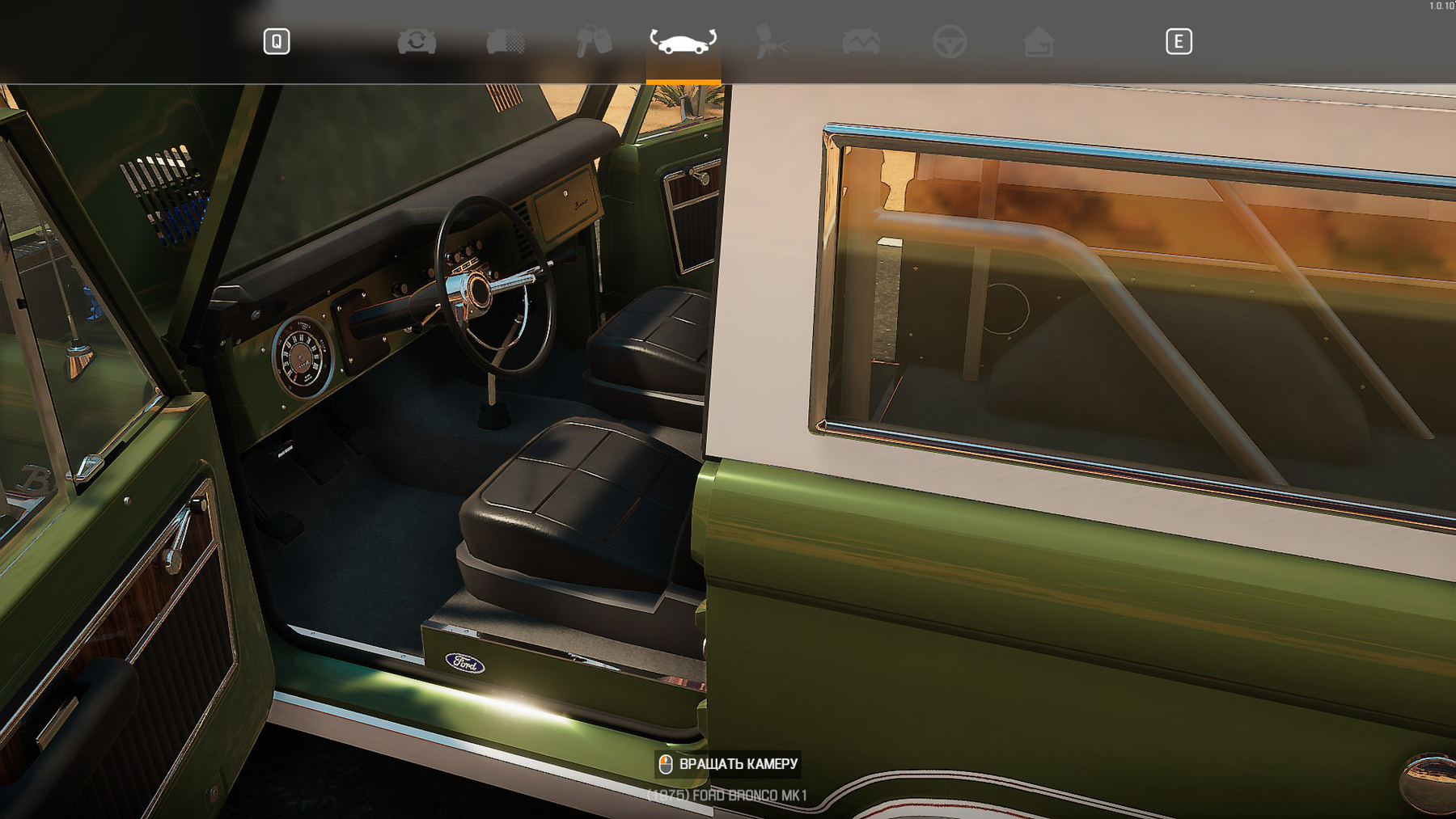The image size is (1456, 819).
Task: Switch to the half-checkered car tab
Action: point(506,41)
